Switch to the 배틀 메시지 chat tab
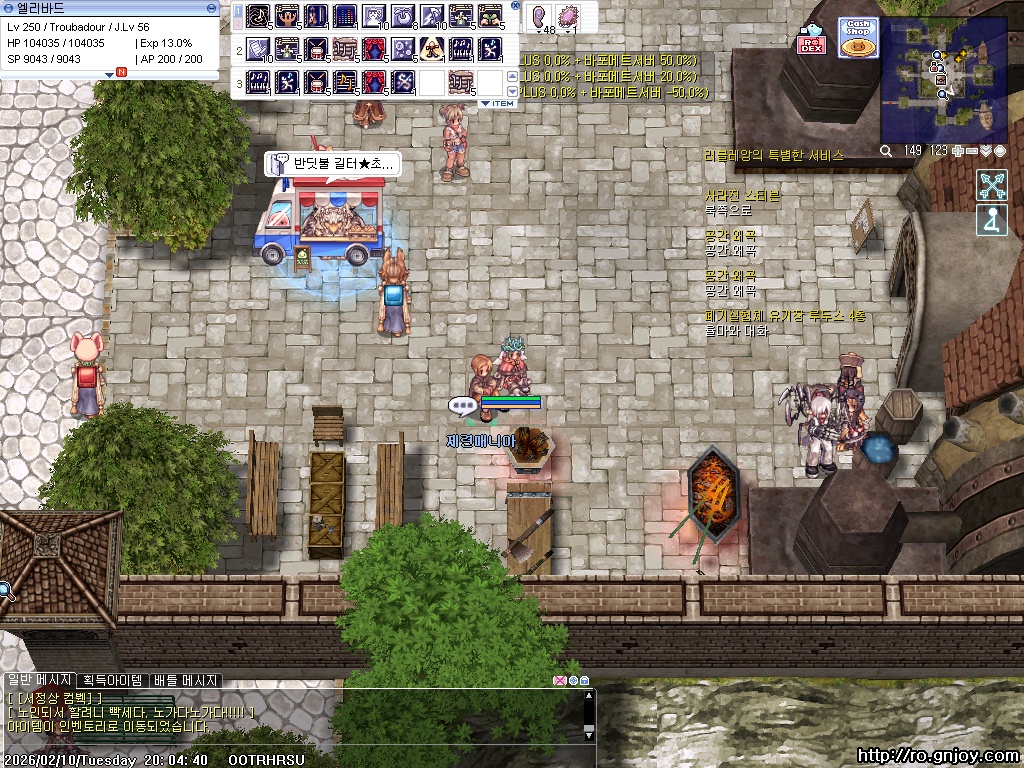 click(184, 680)
